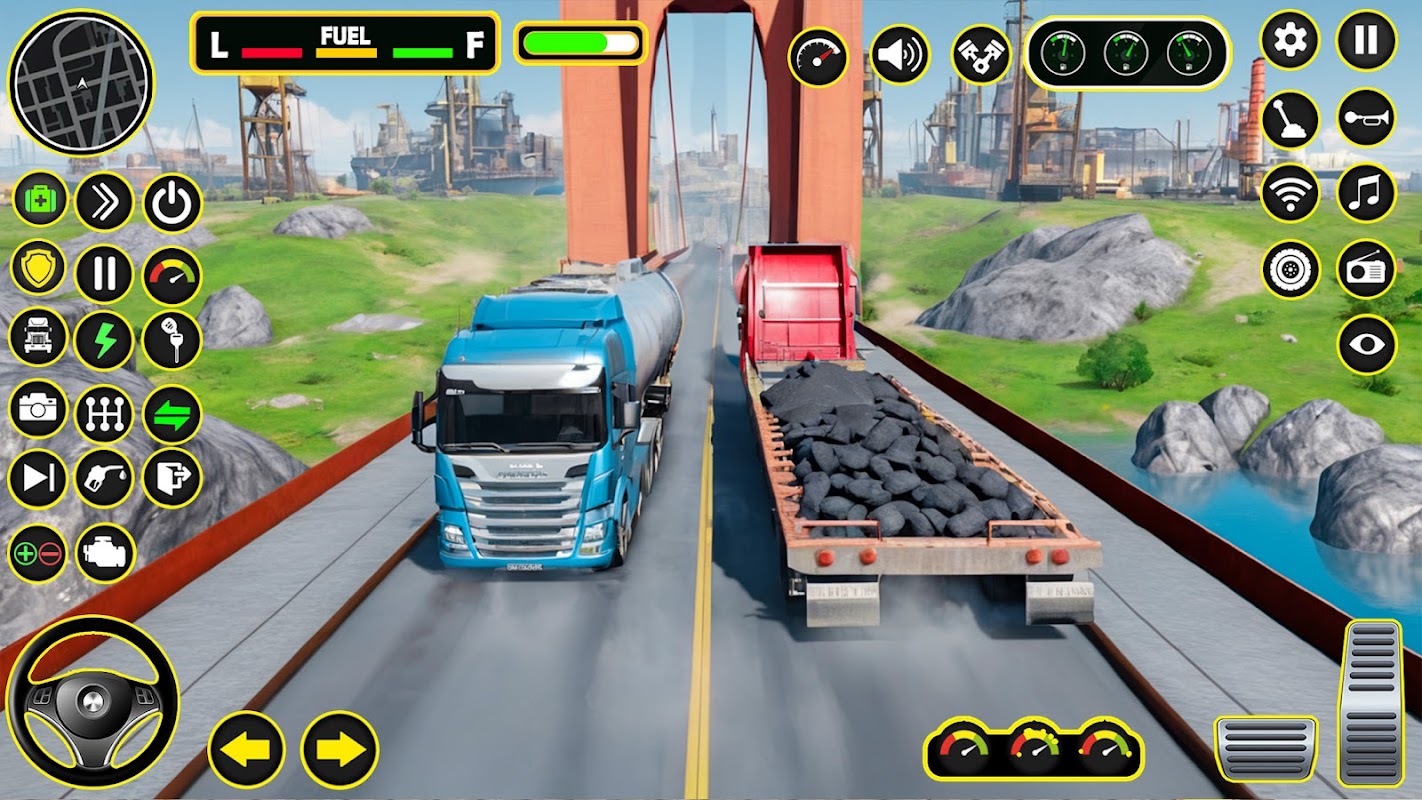1422x800 pixels.
Task: Toggle the speaker sound button
Action: pyautogui.click(x=899, y=55)
